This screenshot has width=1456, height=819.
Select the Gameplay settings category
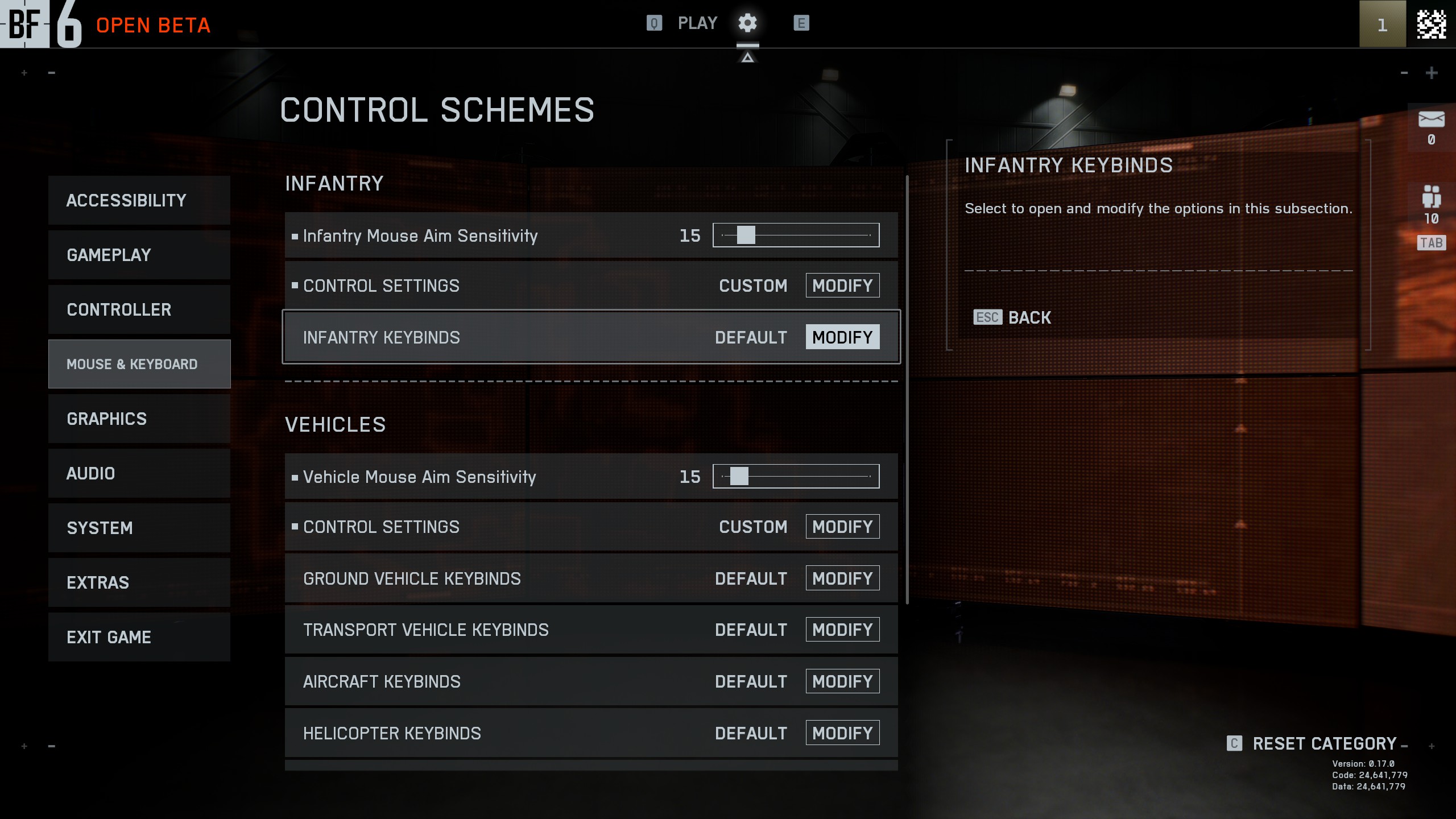pos(139,255)
